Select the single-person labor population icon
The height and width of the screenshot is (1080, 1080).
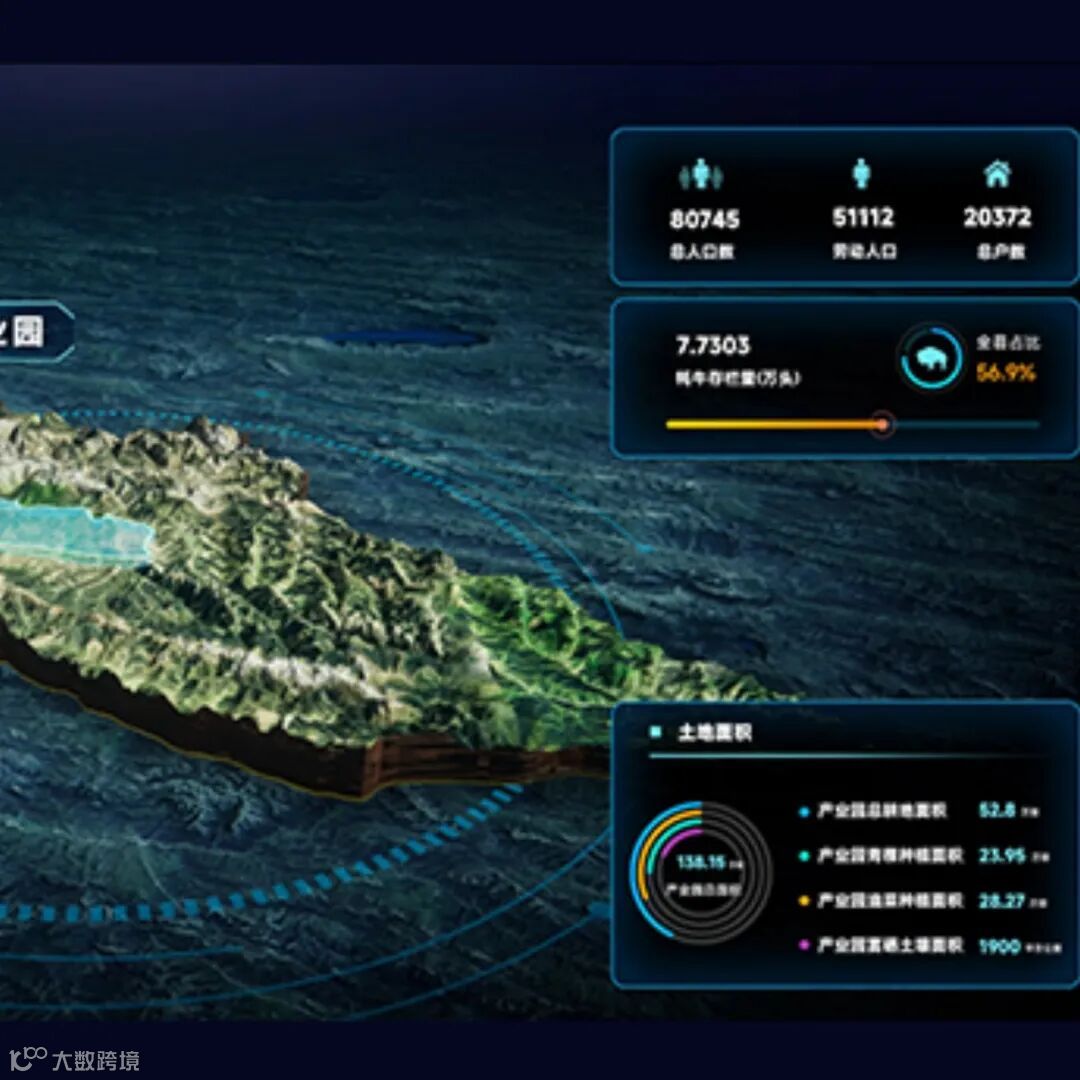click(x=861, y=174)
